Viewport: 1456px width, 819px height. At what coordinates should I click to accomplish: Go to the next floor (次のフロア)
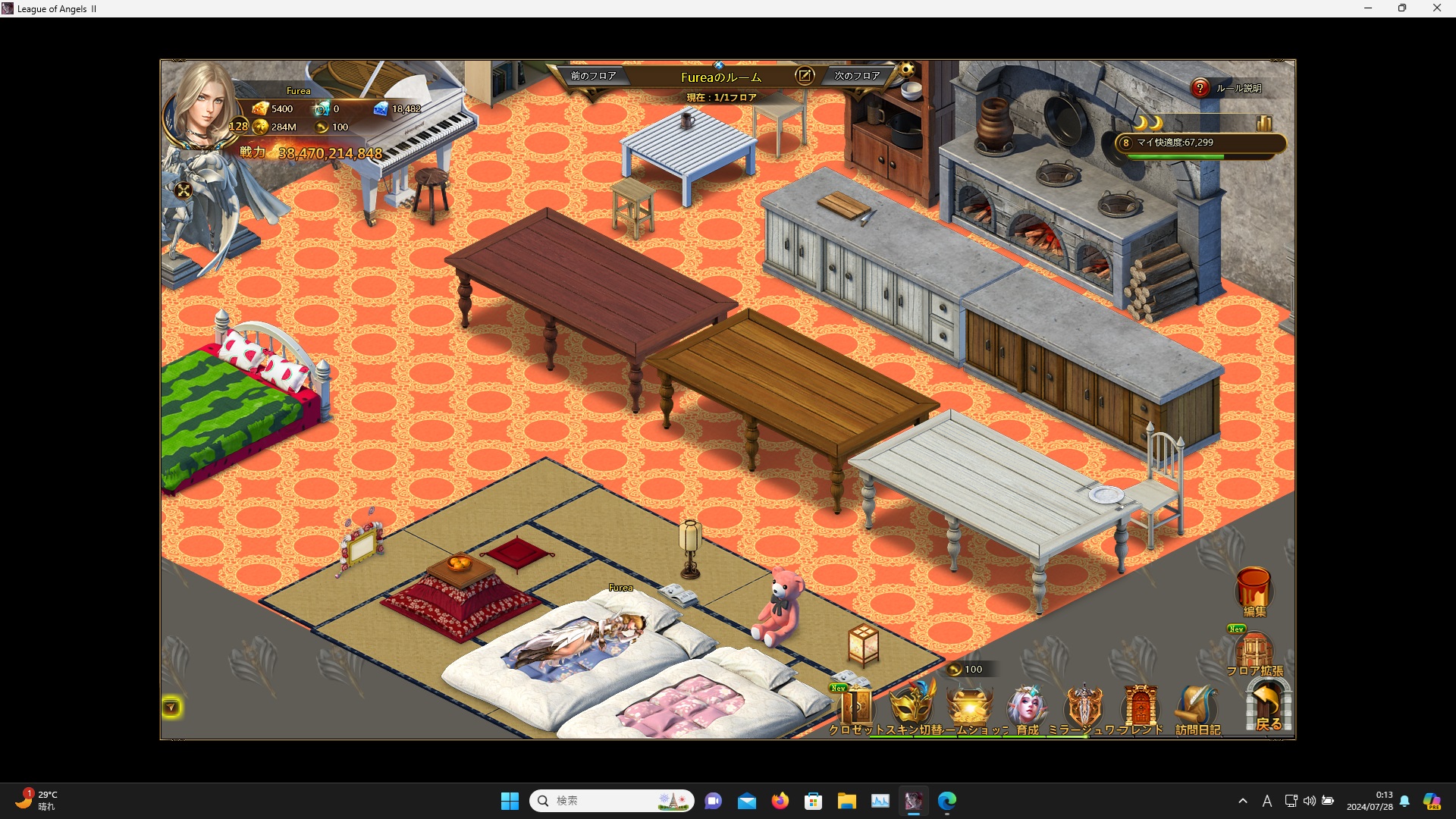857,76
